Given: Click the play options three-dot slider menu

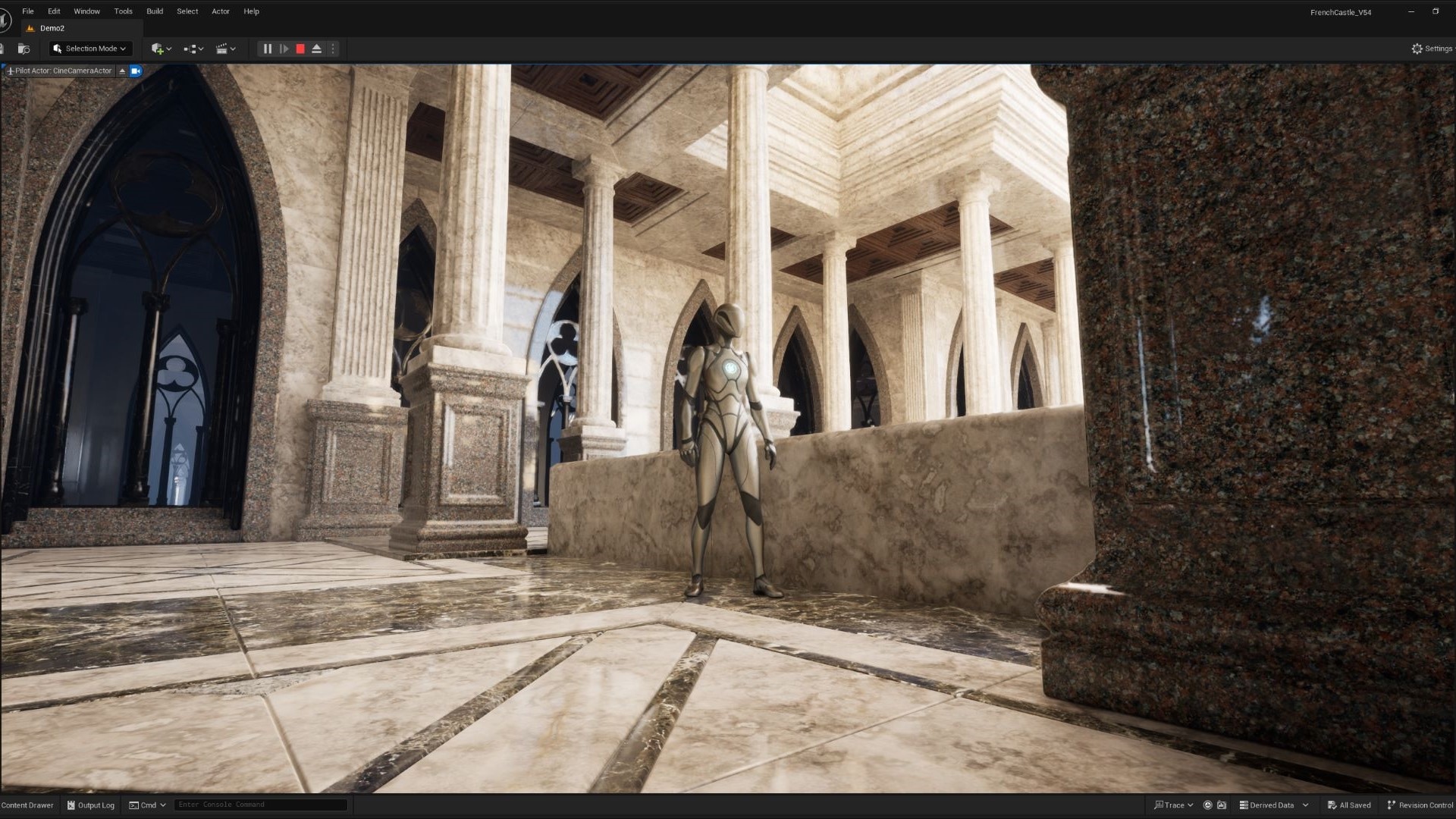Looking at the screenshot, I should 332,49.
